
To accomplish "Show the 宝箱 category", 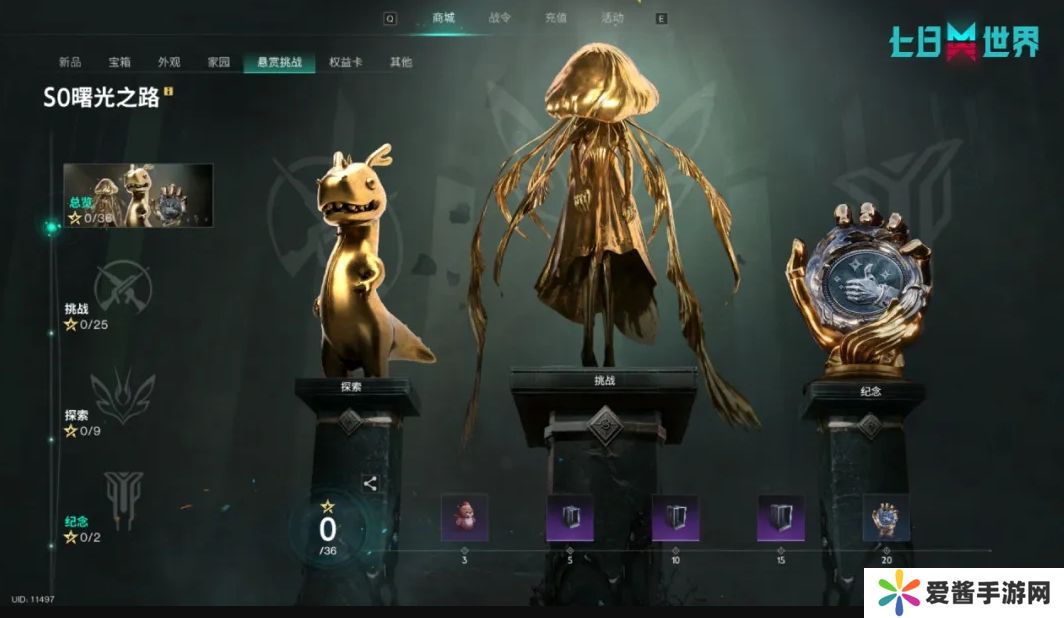I will (120, 62).
